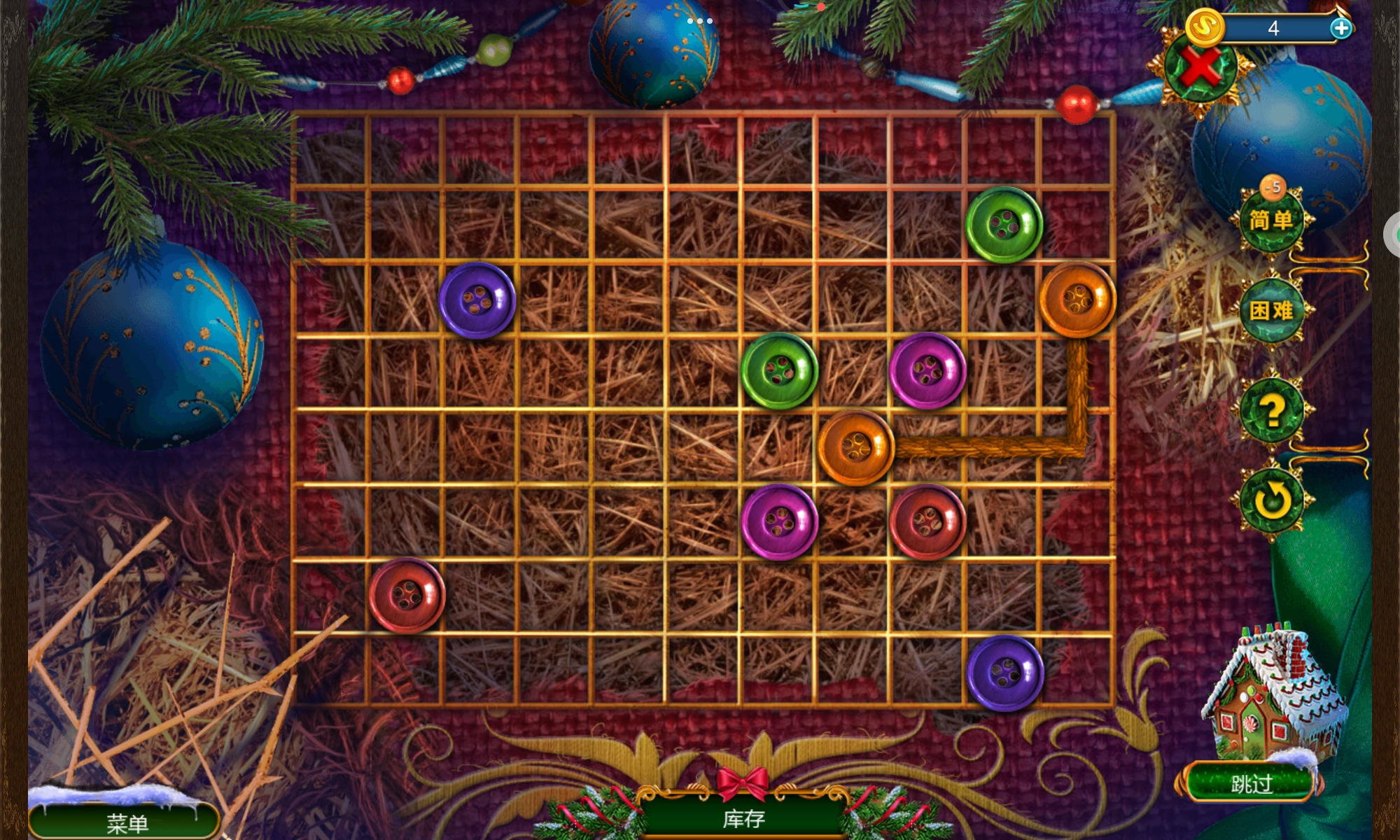This screenshot has height=840, width=1400.
Task: Select the violet button nearest the gingerbread house
Action: (x=1005, y=673)
